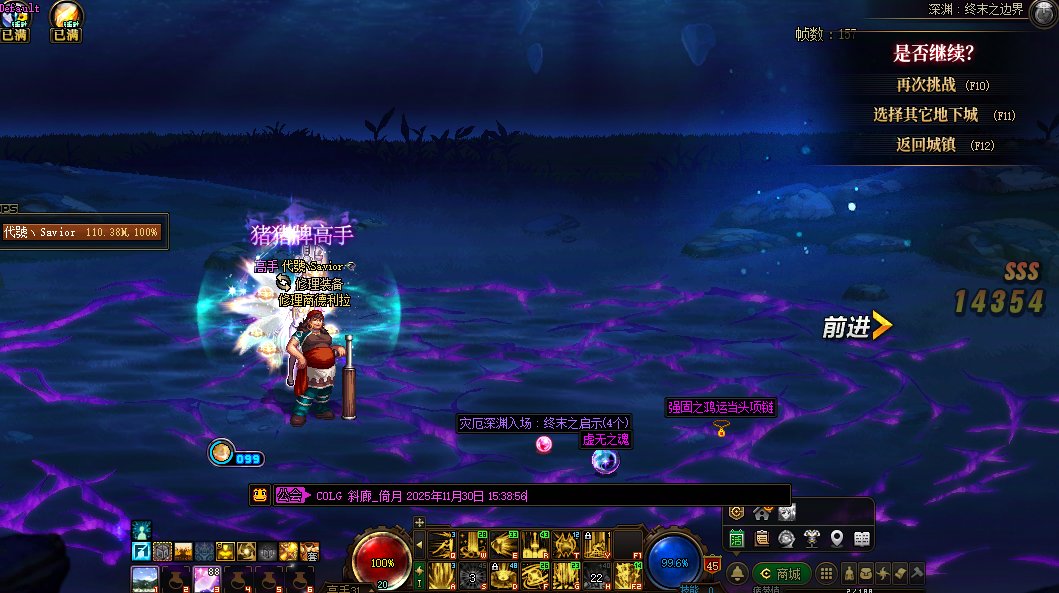This screenshot has height=593, width=1059.
Task: Click 返回城镇 to return to town
Action: [x=932, y=144]
